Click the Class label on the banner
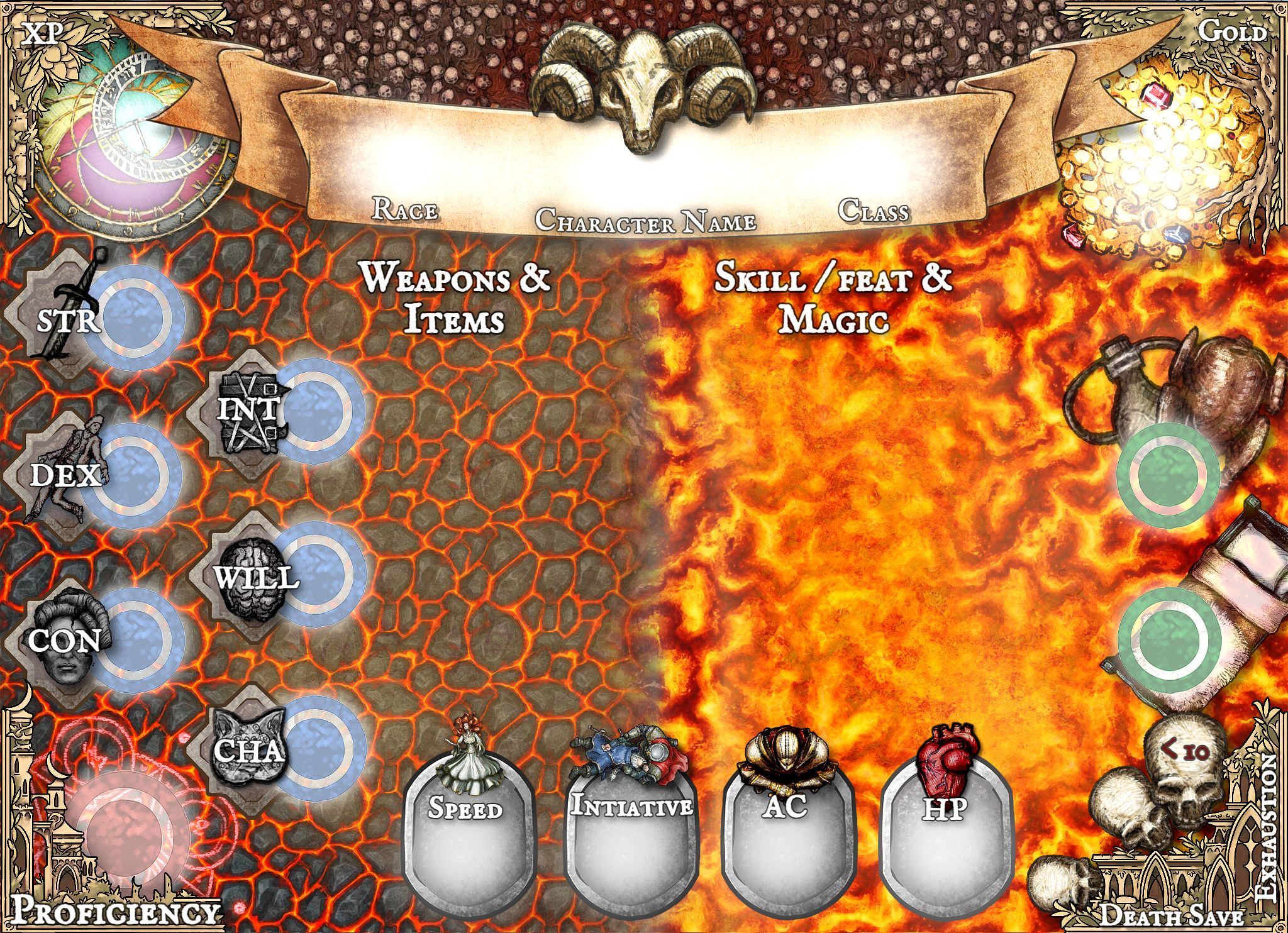The image size is (1288, 933). 873,211
